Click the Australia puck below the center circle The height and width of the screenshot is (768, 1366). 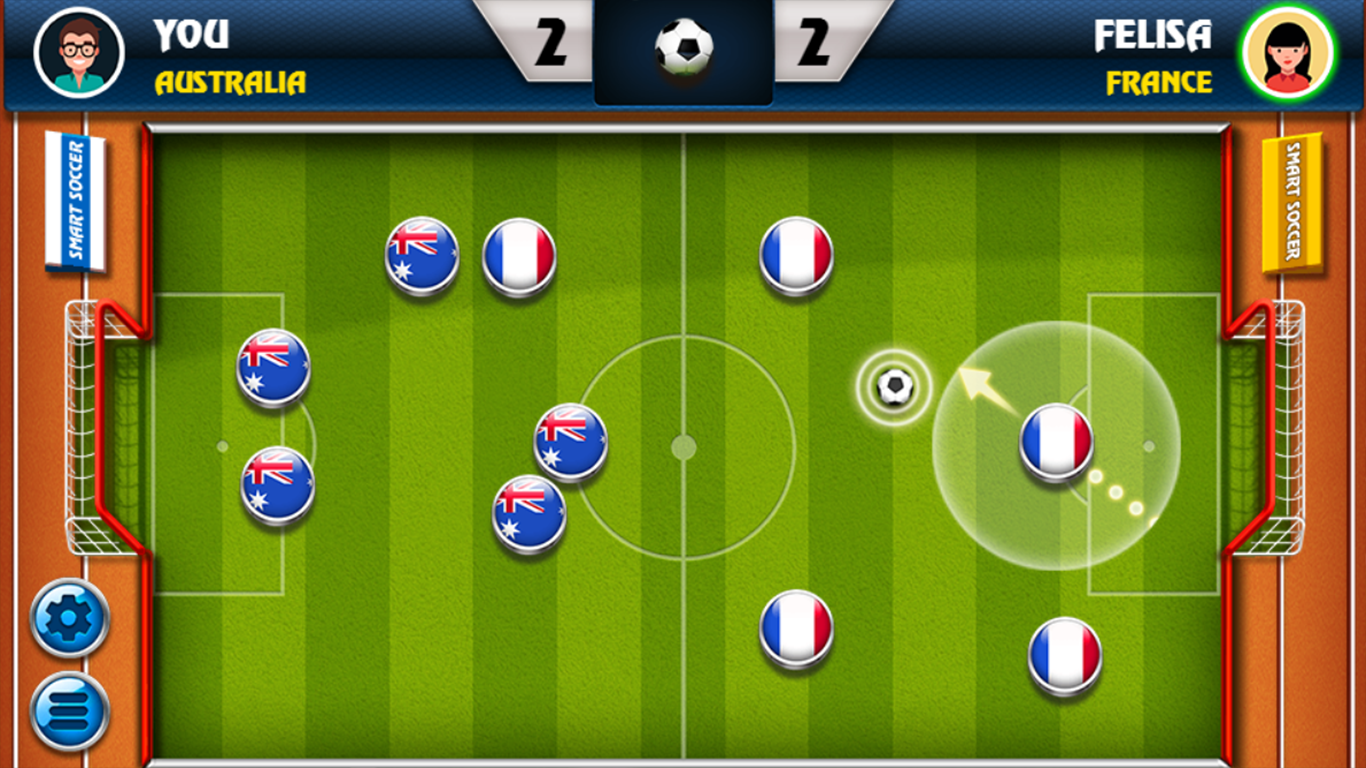coord(530,513)
